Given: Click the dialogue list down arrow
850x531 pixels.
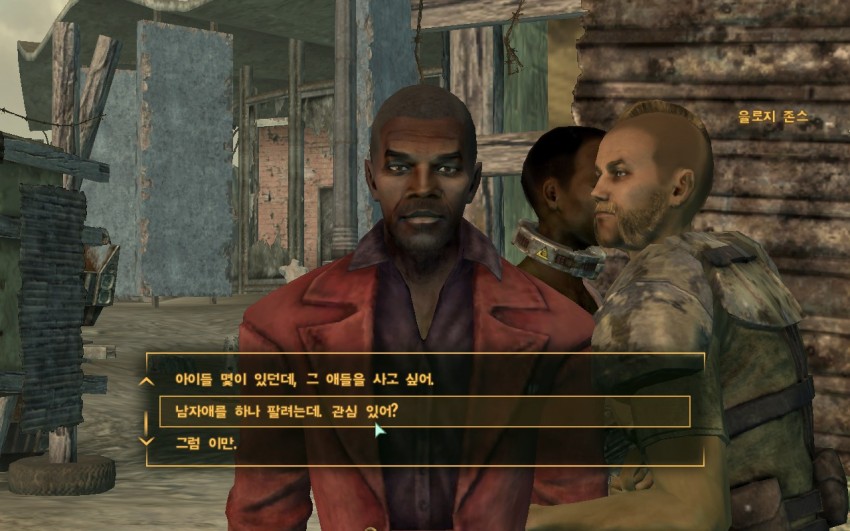Looking at the screenshot, I should tap(147, 441).
